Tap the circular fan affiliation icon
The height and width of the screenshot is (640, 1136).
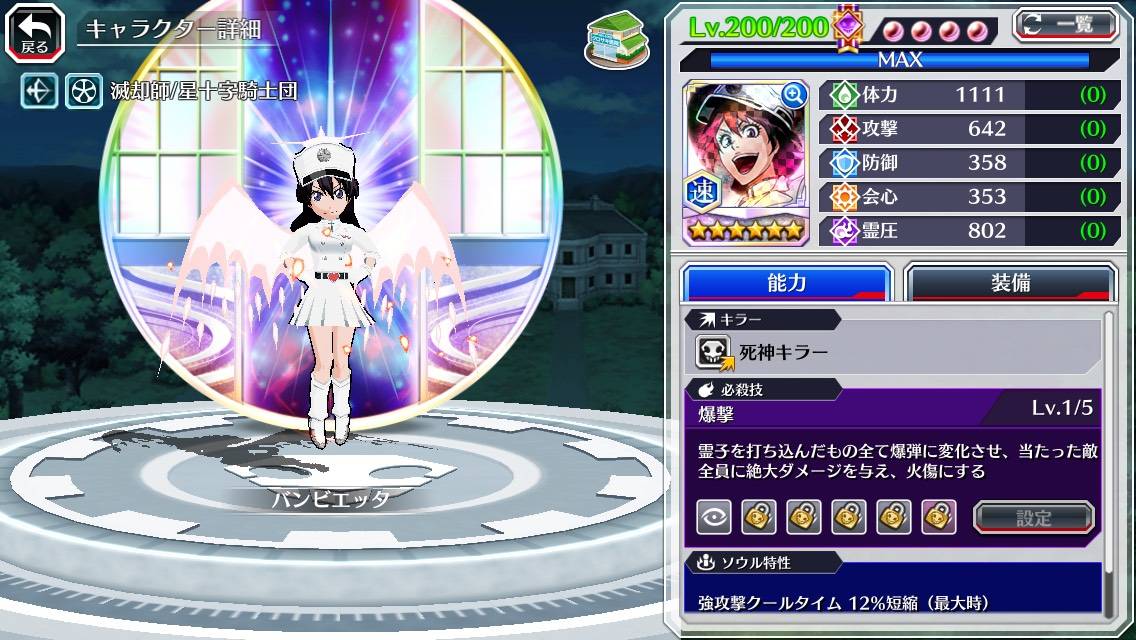coord(84,92)
